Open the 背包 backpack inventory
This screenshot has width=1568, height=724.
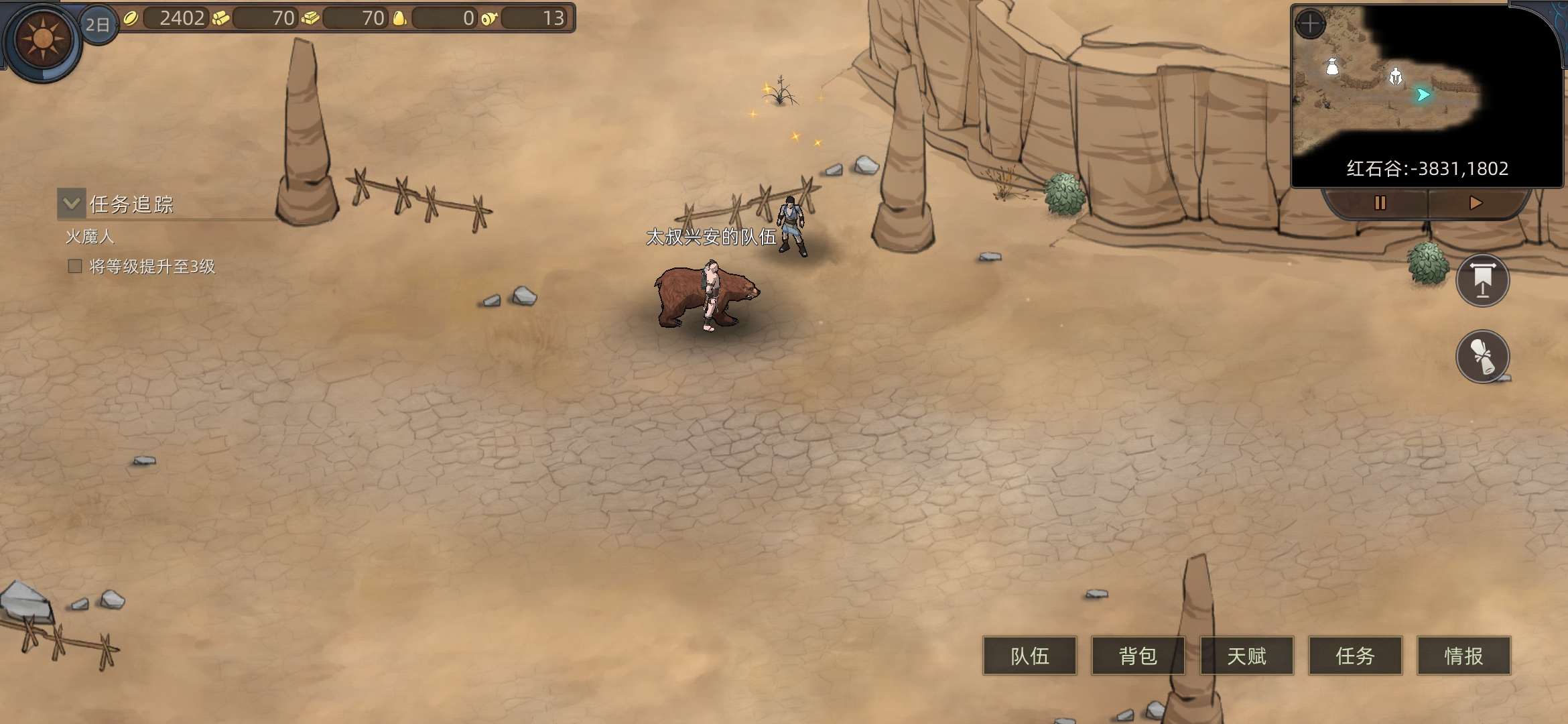(x=1138, y=656)
